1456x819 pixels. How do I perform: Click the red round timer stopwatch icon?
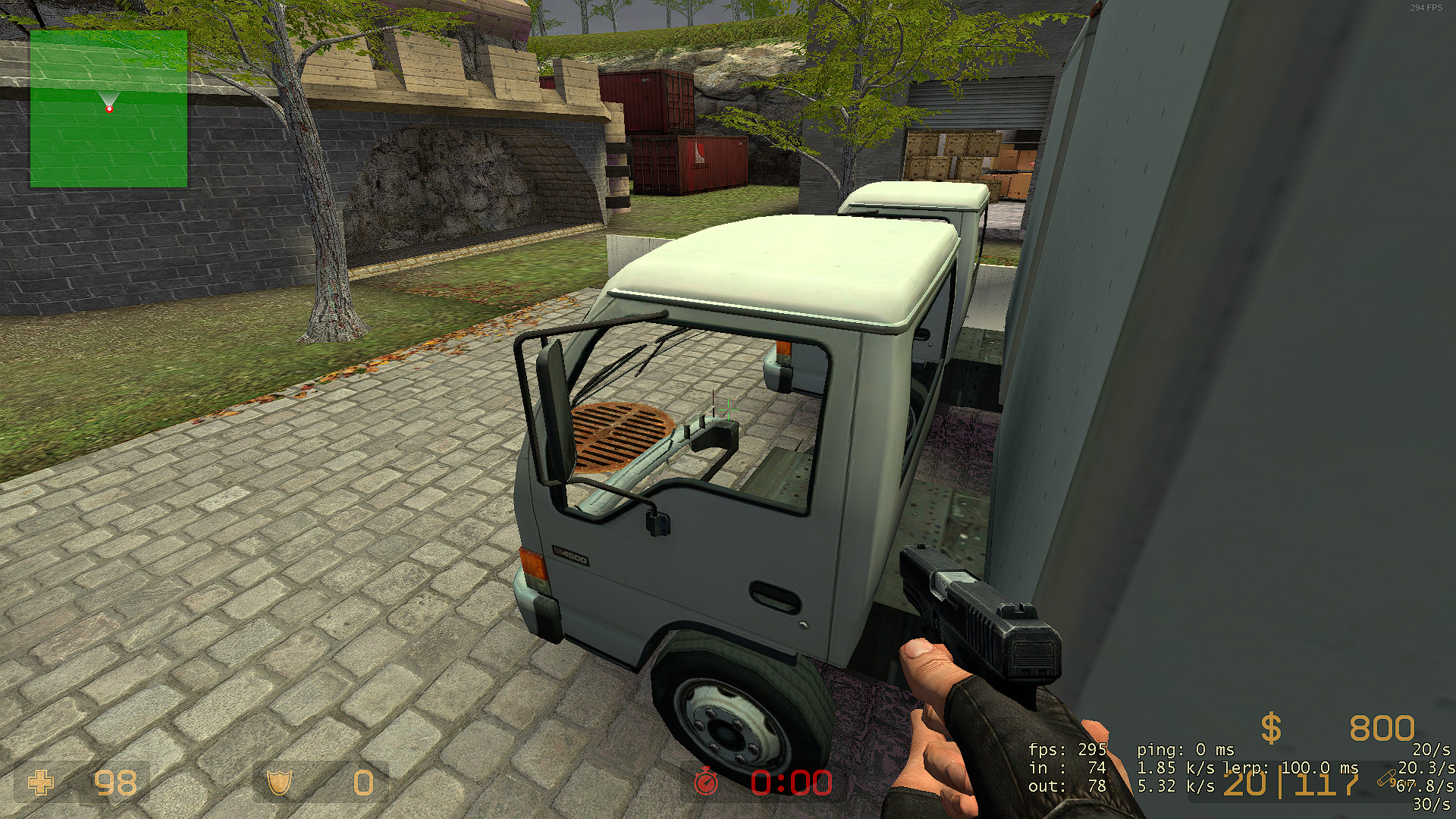click(x=706, y=782)
